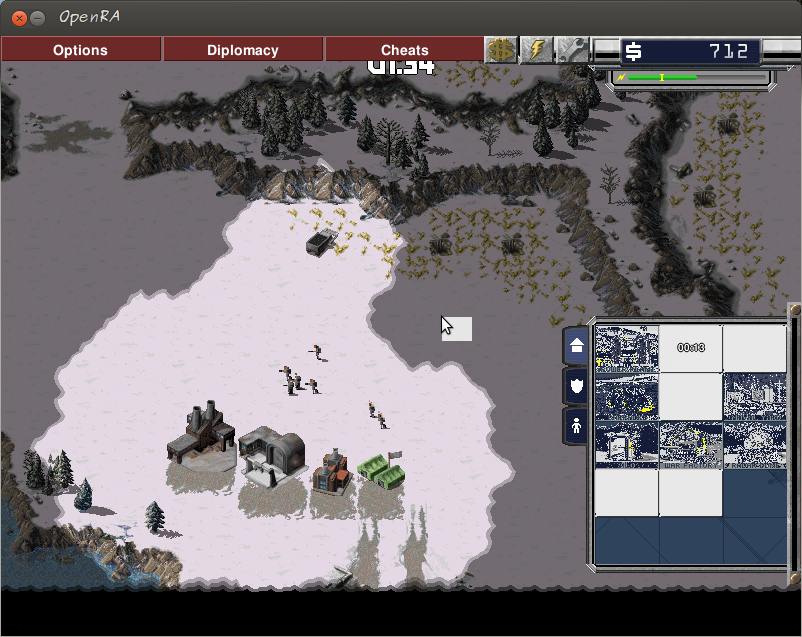The height and width of the screenshot is (637, 802).
Task: Build the War Factory from the palette
Action: 691,444
